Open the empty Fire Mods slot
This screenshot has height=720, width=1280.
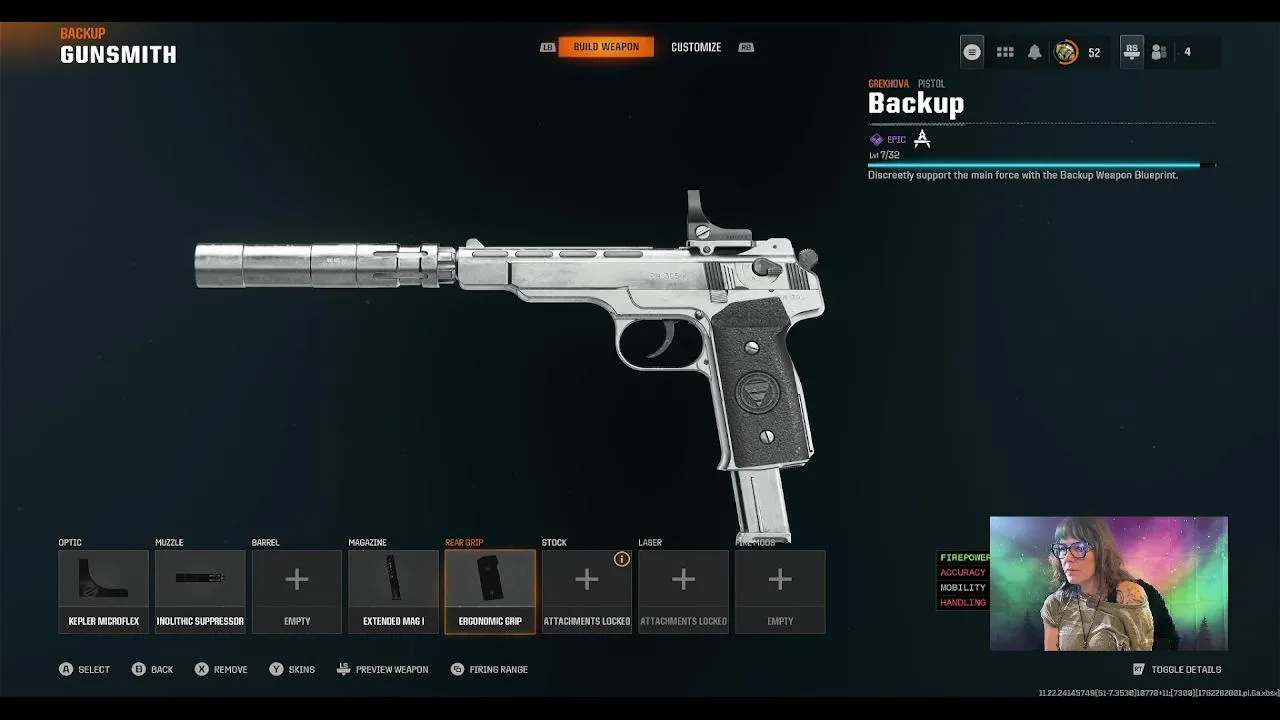[780, 591]
